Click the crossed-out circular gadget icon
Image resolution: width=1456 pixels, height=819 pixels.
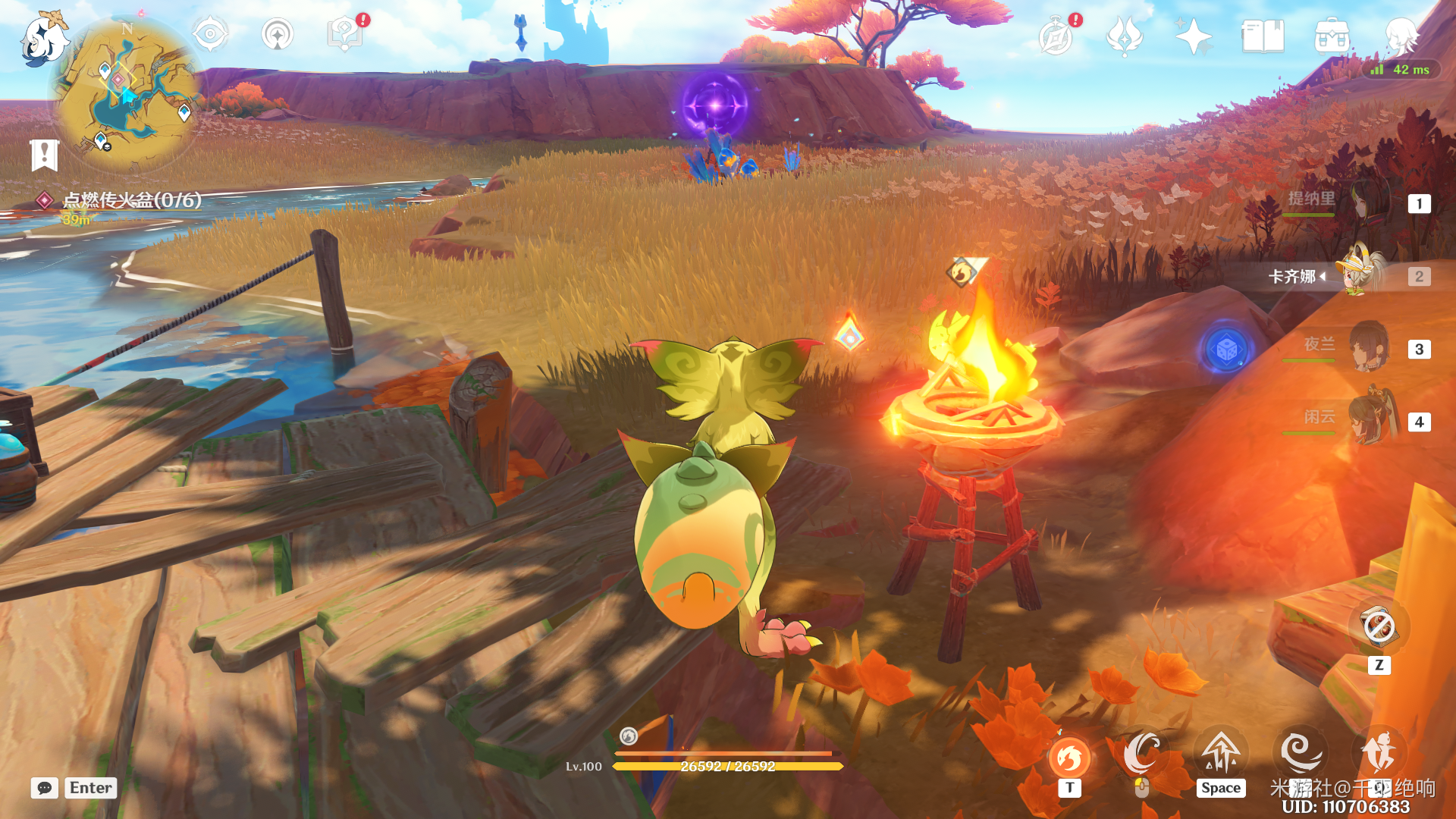click(x=1379, y=627)
